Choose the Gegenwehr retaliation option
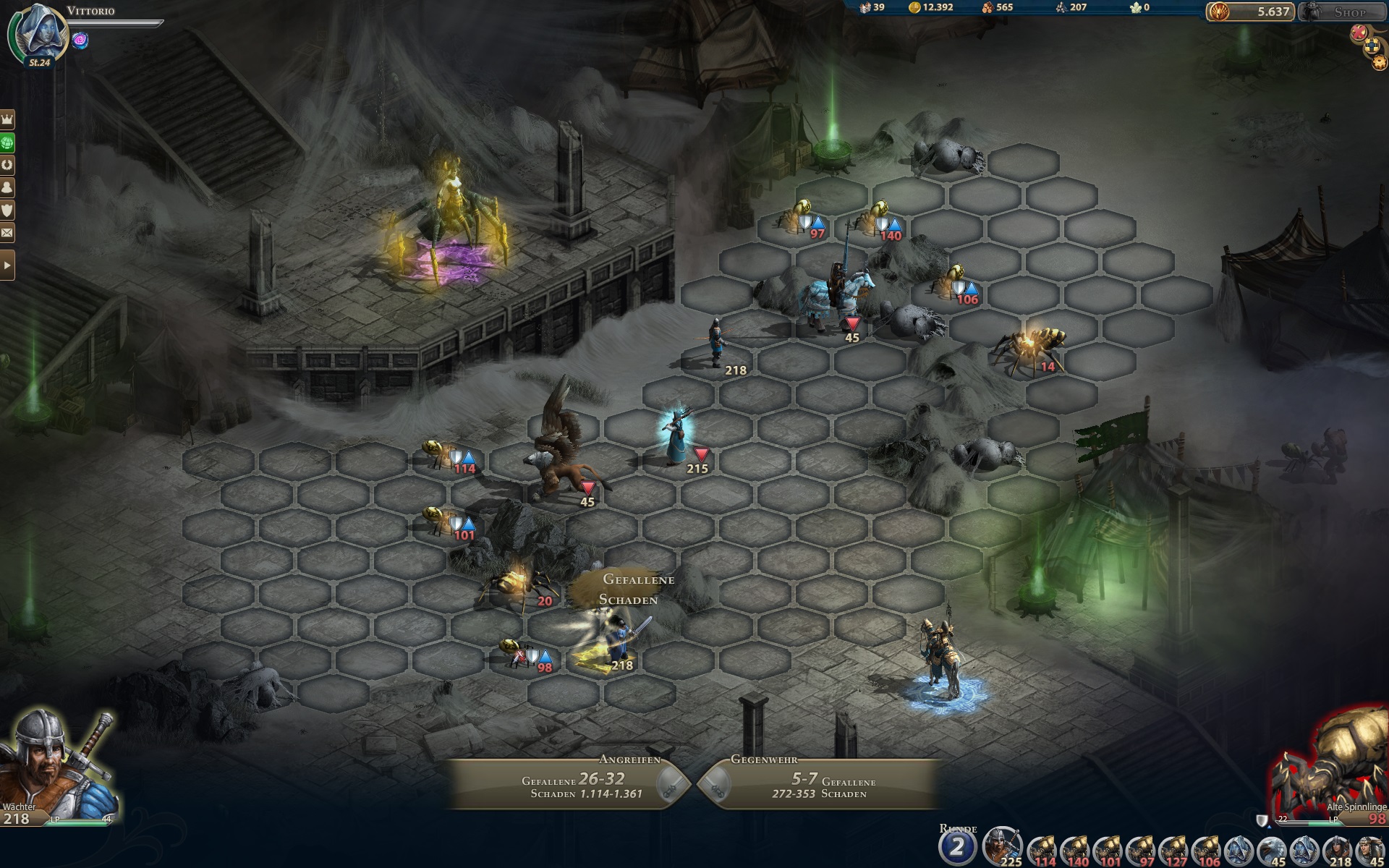 pyautogui.click(x=817, y=784)
